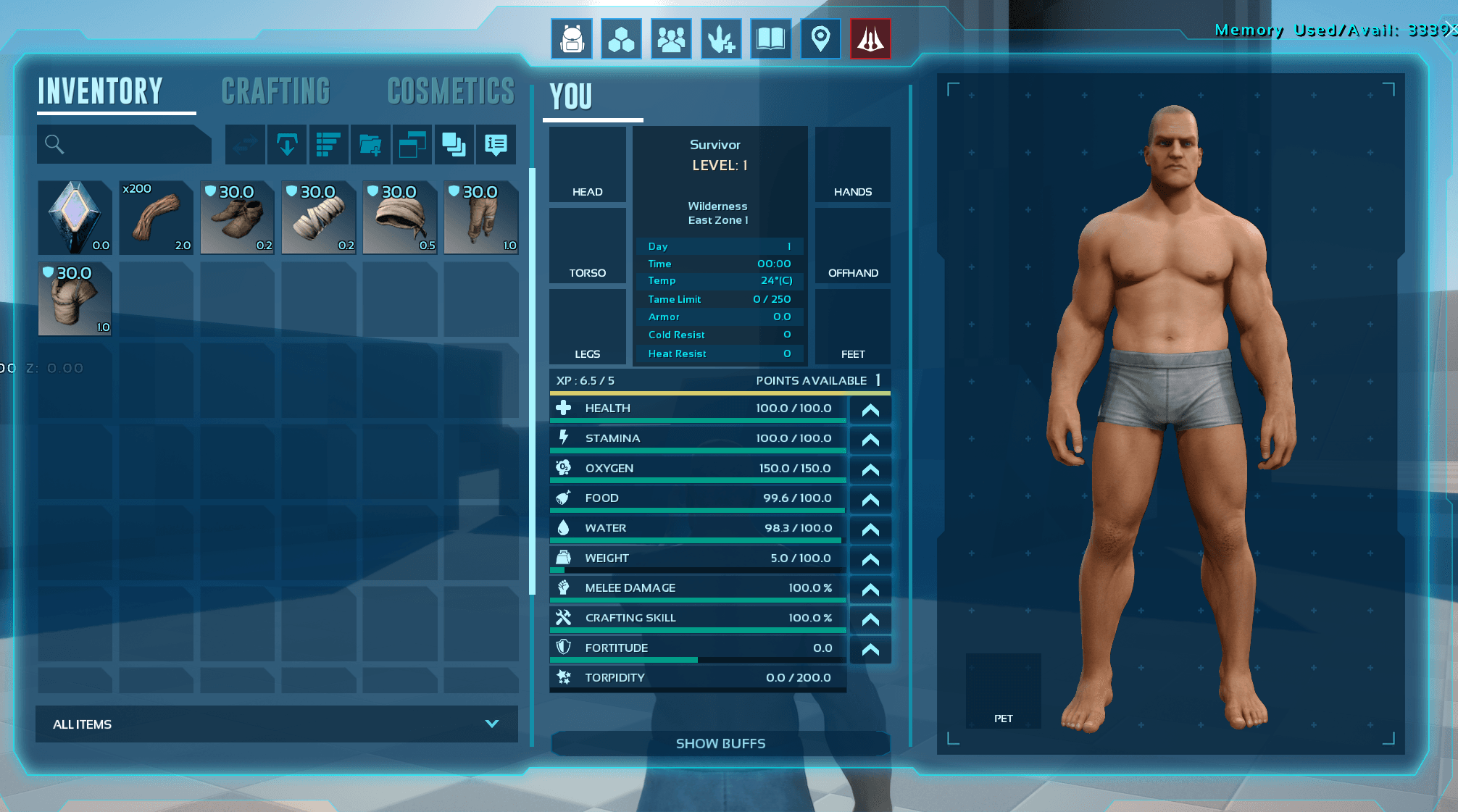Open the Cosmetics tab
This screenshot has height=812, width=1458.
pos(451,92)
